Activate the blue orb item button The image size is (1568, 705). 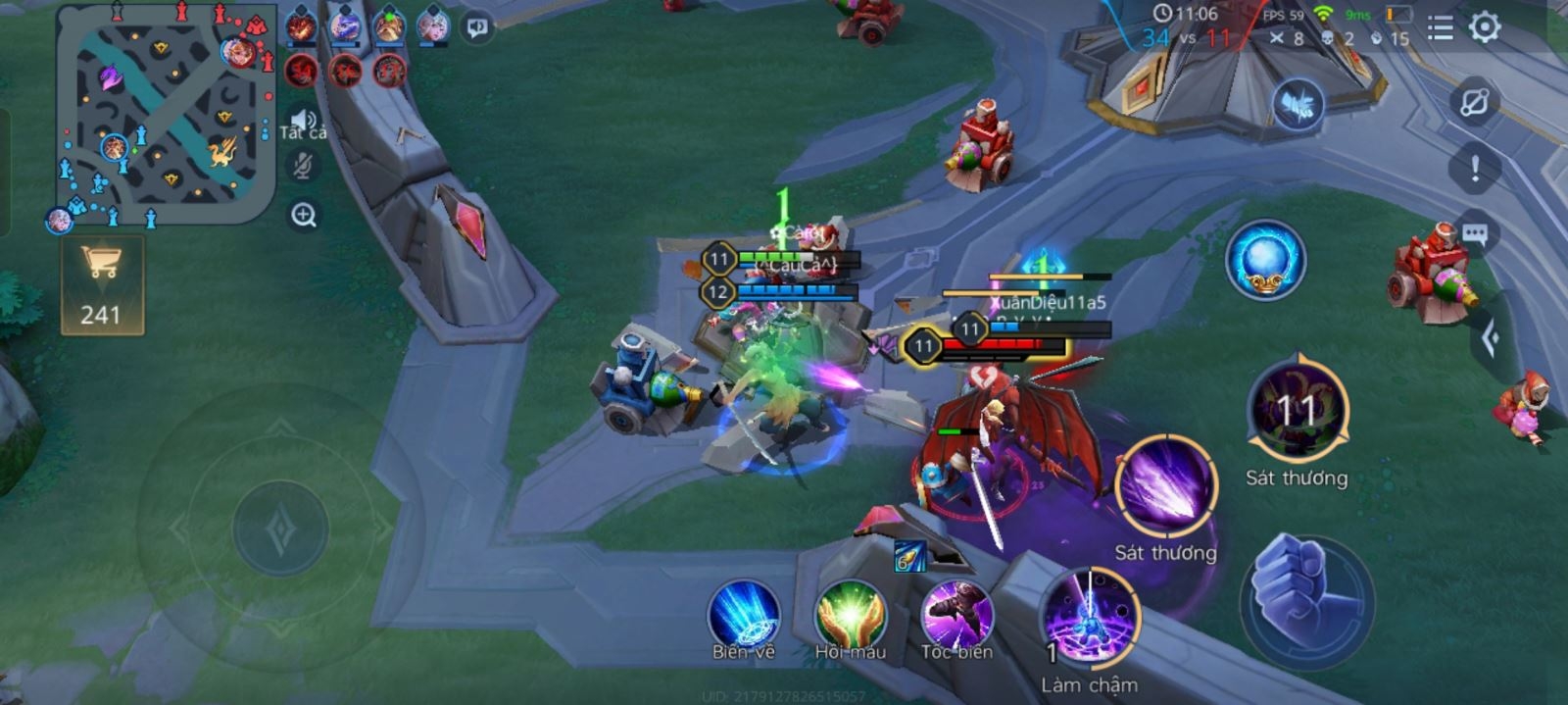click(1265, 260)
